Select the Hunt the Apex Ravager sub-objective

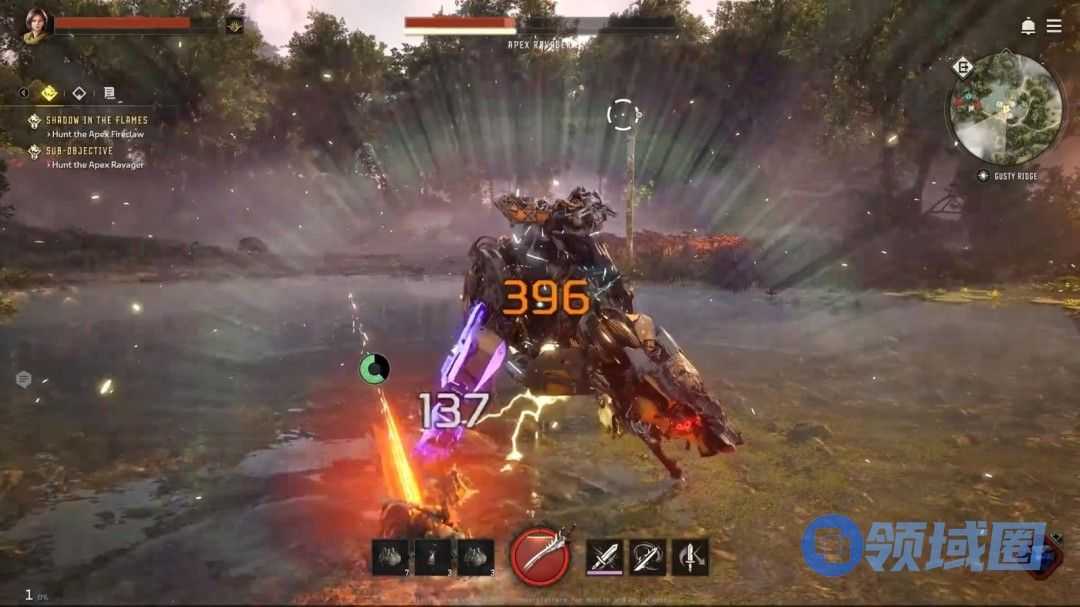click(97, 165)
